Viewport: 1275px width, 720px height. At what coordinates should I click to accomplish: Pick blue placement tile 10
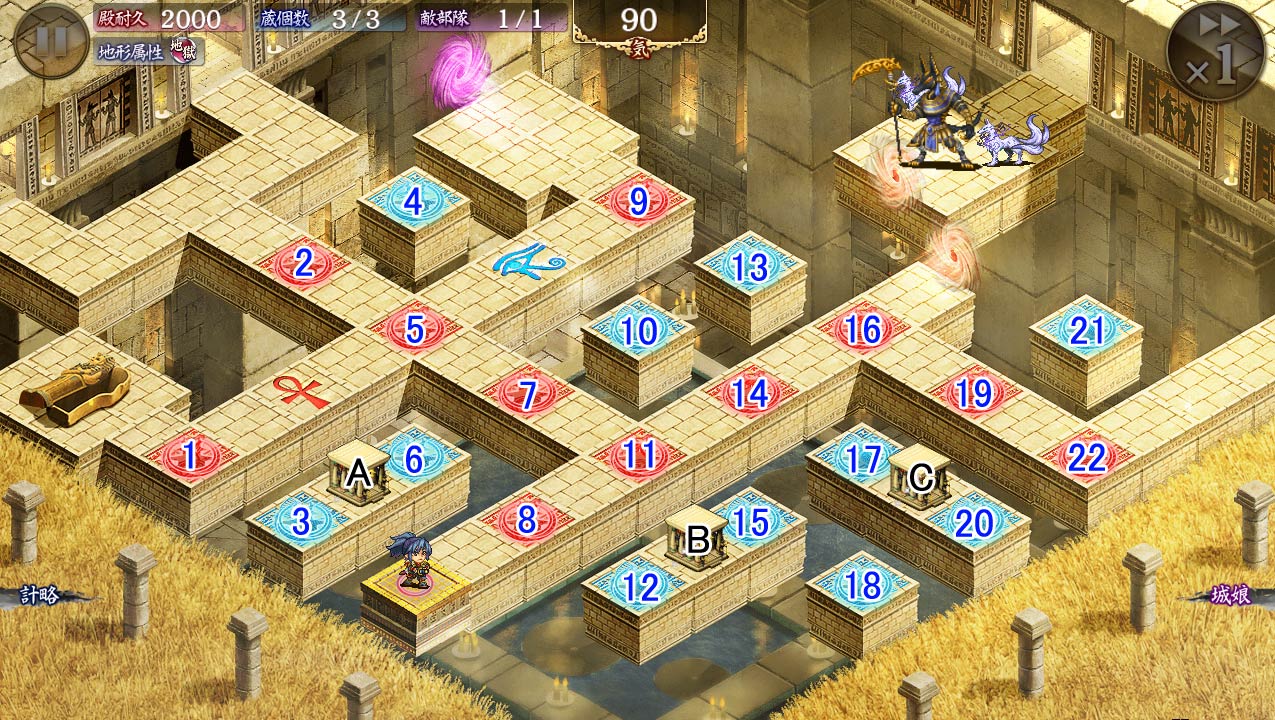coord(639,330)
